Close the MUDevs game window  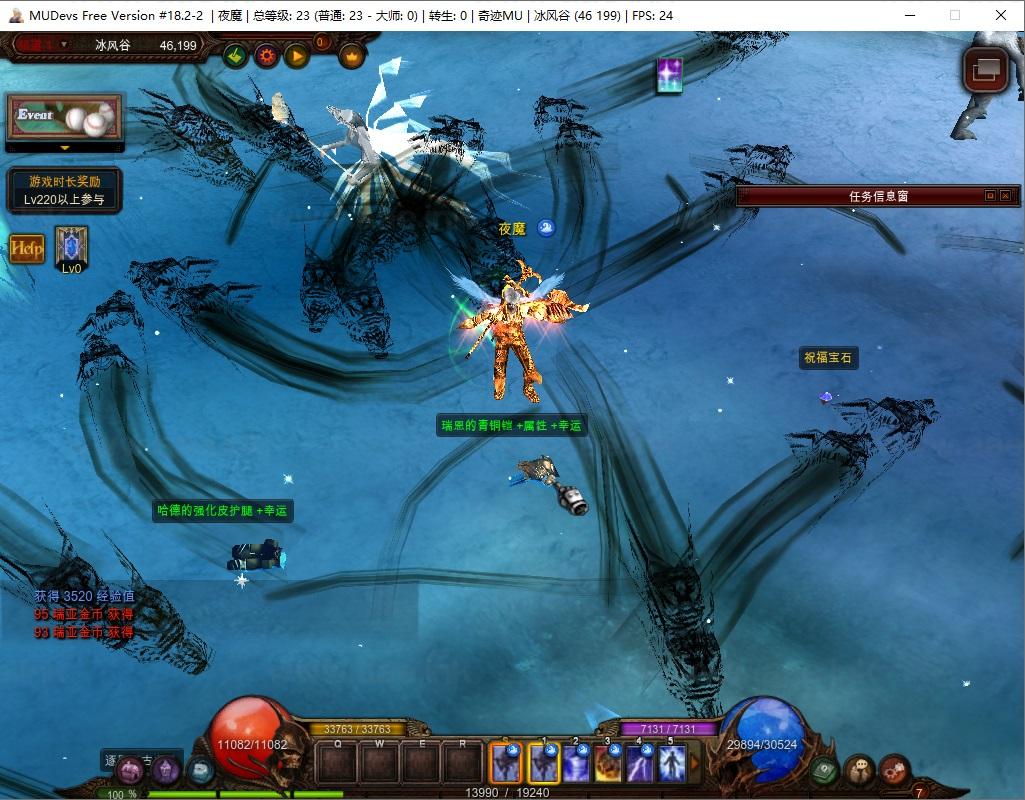pyautogui.click(x=1001, y=15)
